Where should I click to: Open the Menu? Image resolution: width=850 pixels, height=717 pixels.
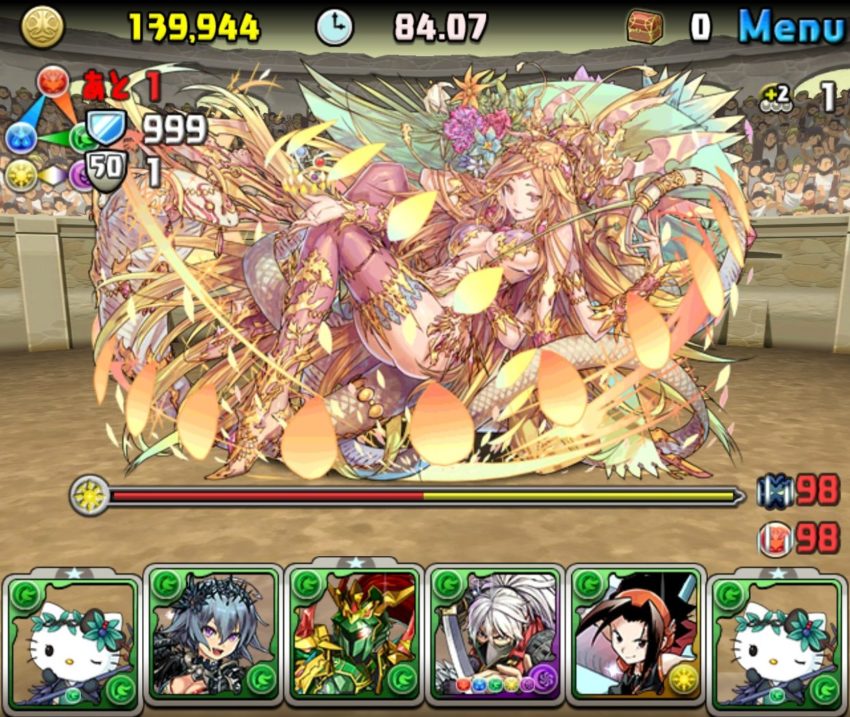(790, 27)
